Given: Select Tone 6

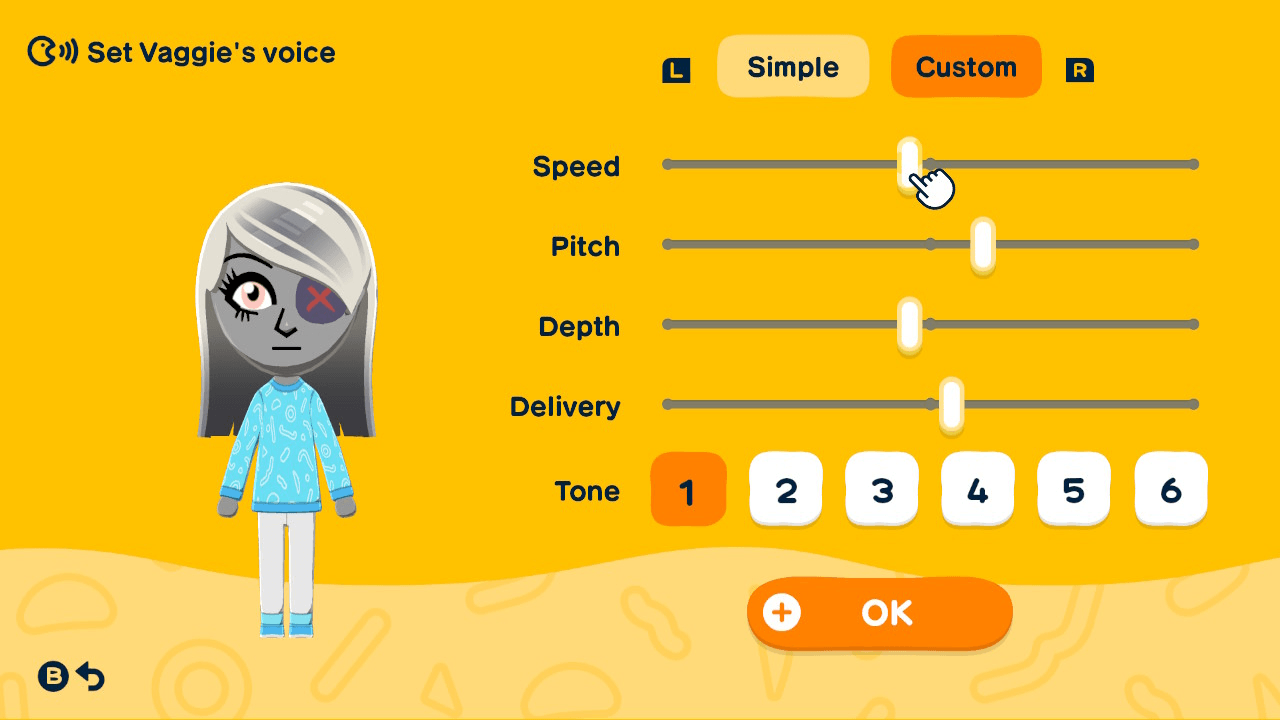Looking at the screenshot, I should pos(1170,489).
